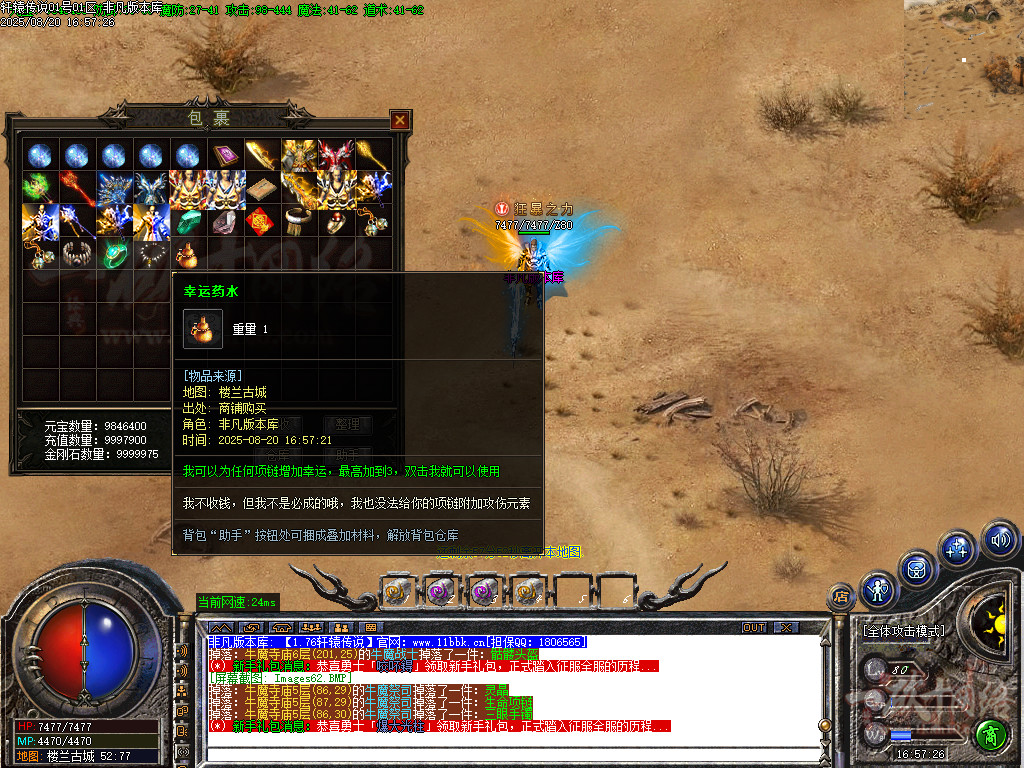Open the skills sparkle icon

[957, 548]
